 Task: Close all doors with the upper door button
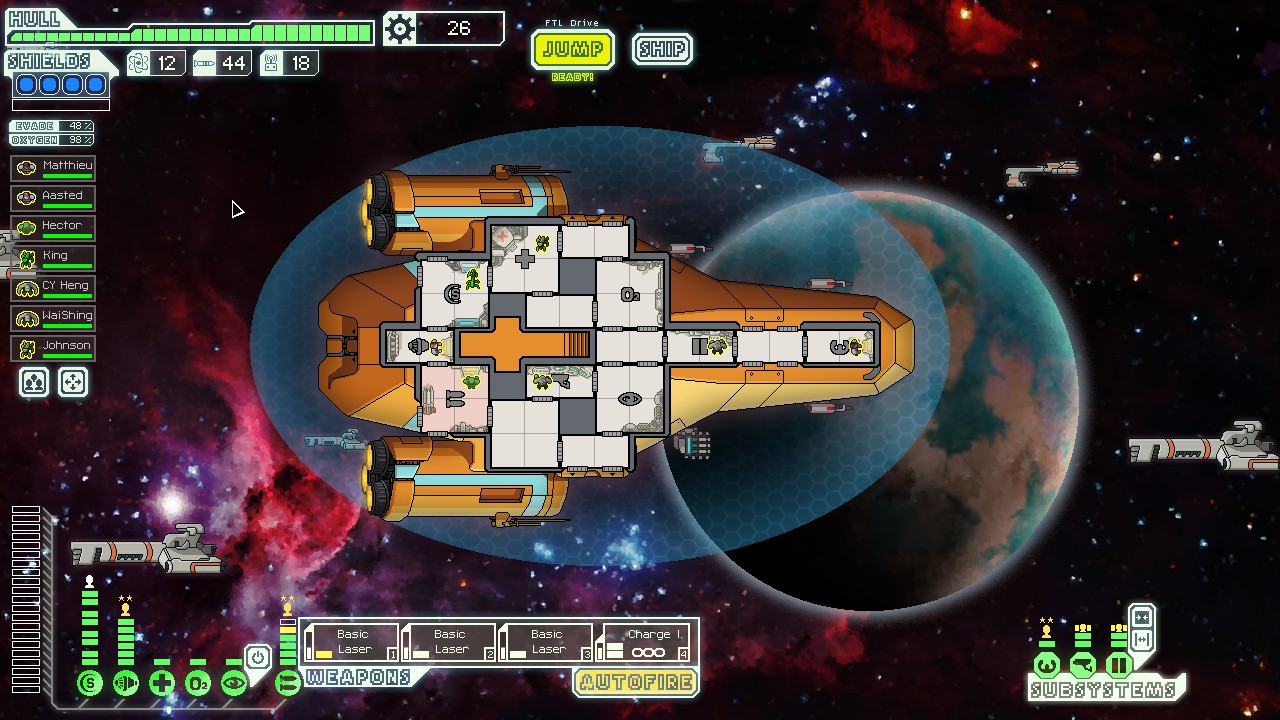click(x=1141, y=619)
